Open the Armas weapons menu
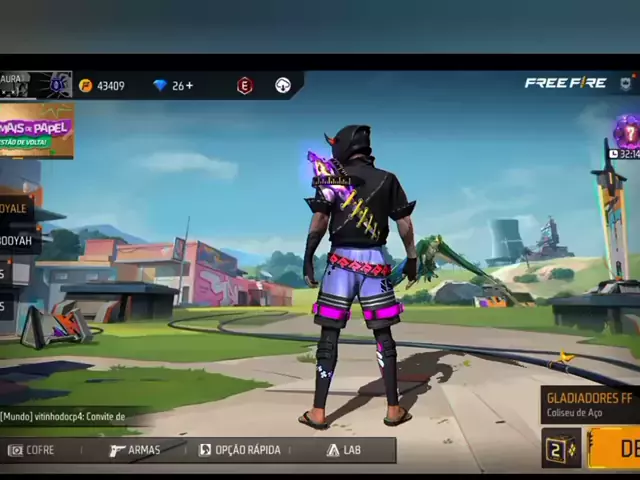 (135, 450)
